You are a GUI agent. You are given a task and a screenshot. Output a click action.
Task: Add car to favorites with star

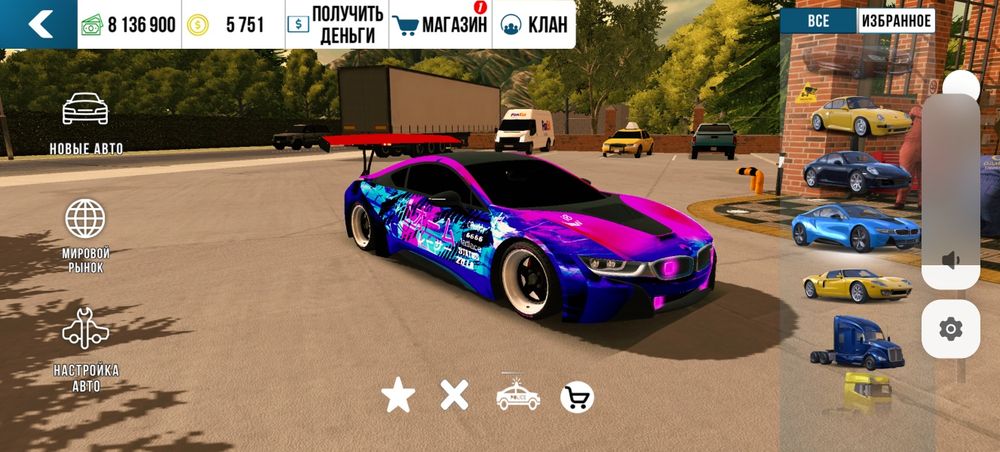point(398,397)
